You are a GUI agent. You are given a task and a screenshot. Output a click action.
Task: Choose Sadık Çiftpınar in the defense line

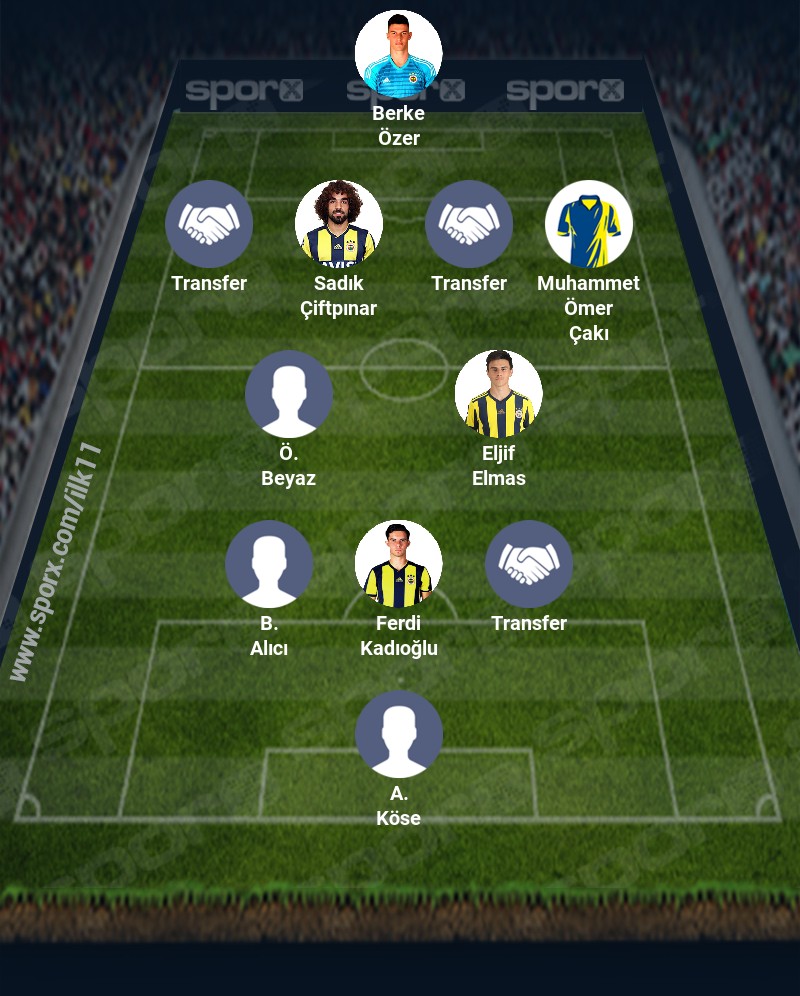(x=339, y=224)
